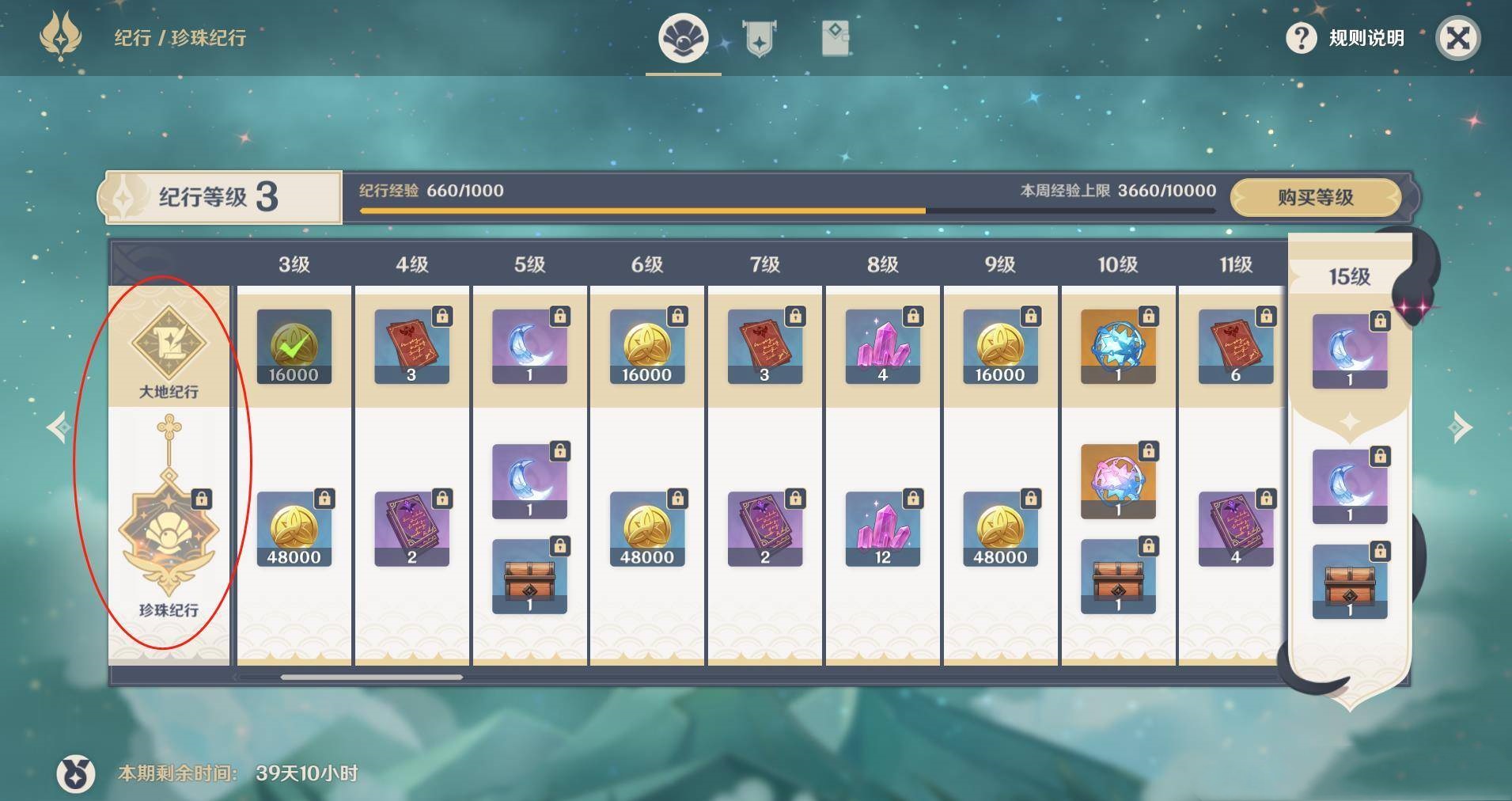
Task: Select the claimed 16000 Mora reward at level 3
Action: [294, 347]
